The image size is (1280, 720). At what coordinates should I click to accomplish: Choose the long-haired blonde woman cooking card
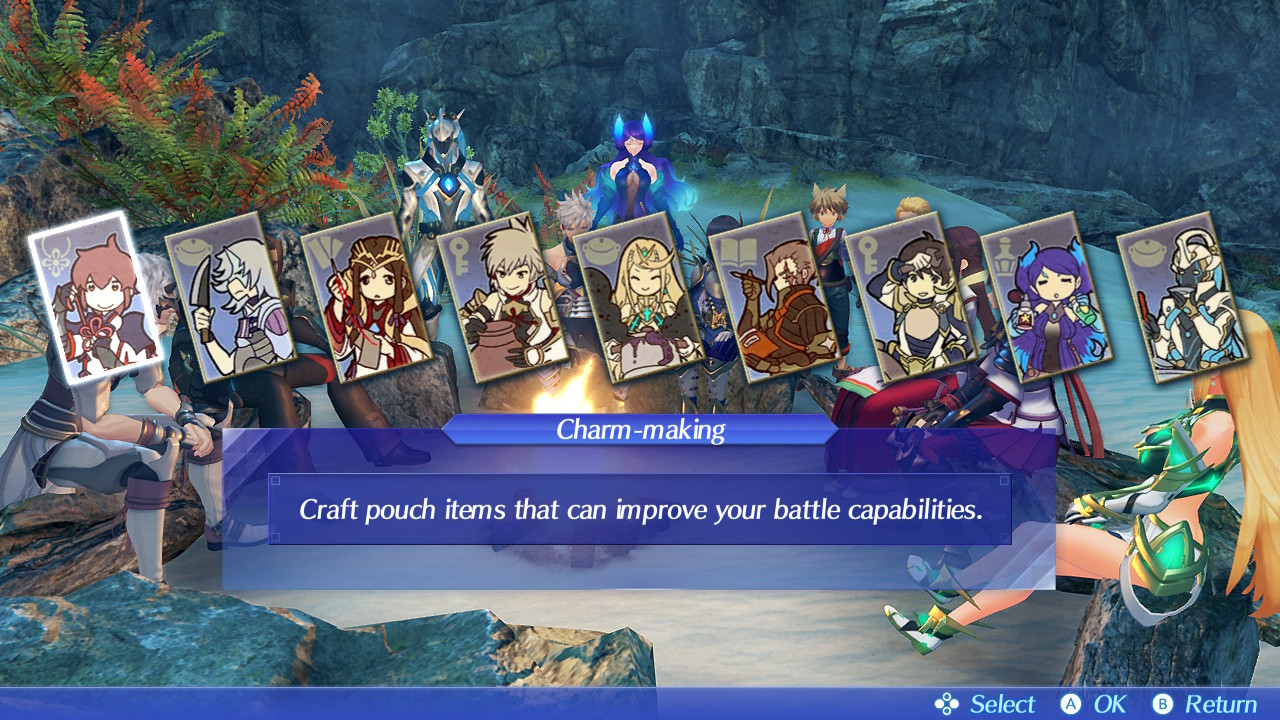click(x=640, y=298)
